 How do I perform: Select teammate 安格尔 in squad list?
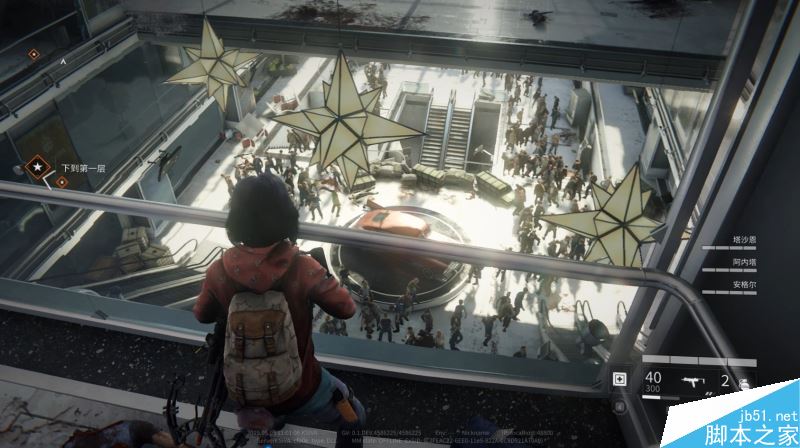741,285
